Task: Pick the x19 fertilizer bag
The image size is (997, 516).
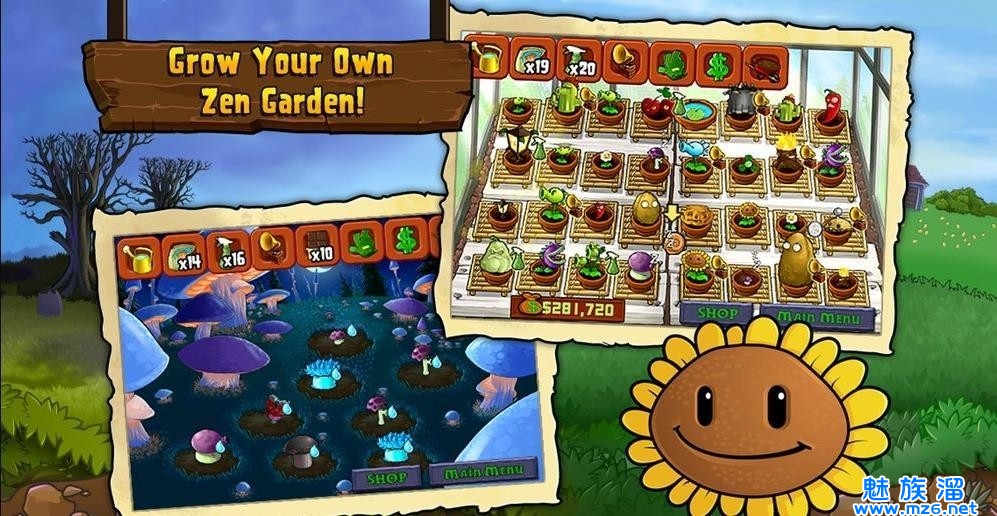Action: click(x=533, y=61)
